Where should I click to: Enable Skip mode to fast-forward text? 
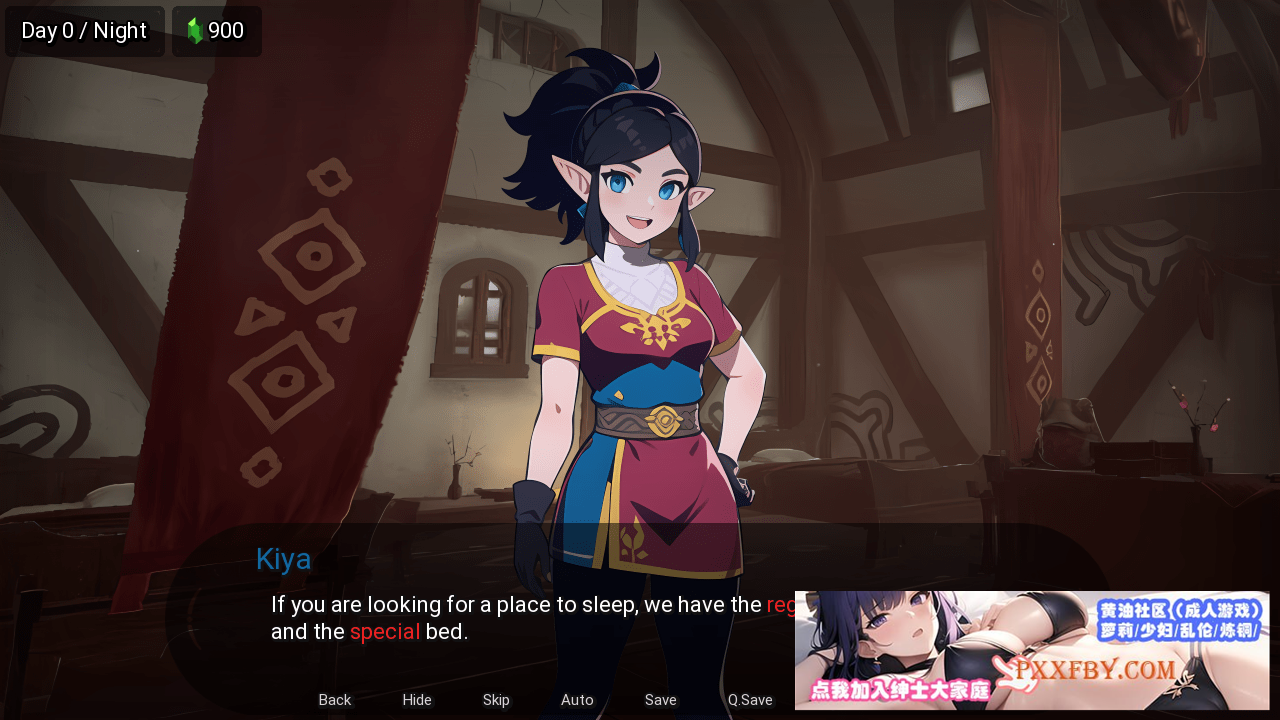496,700
